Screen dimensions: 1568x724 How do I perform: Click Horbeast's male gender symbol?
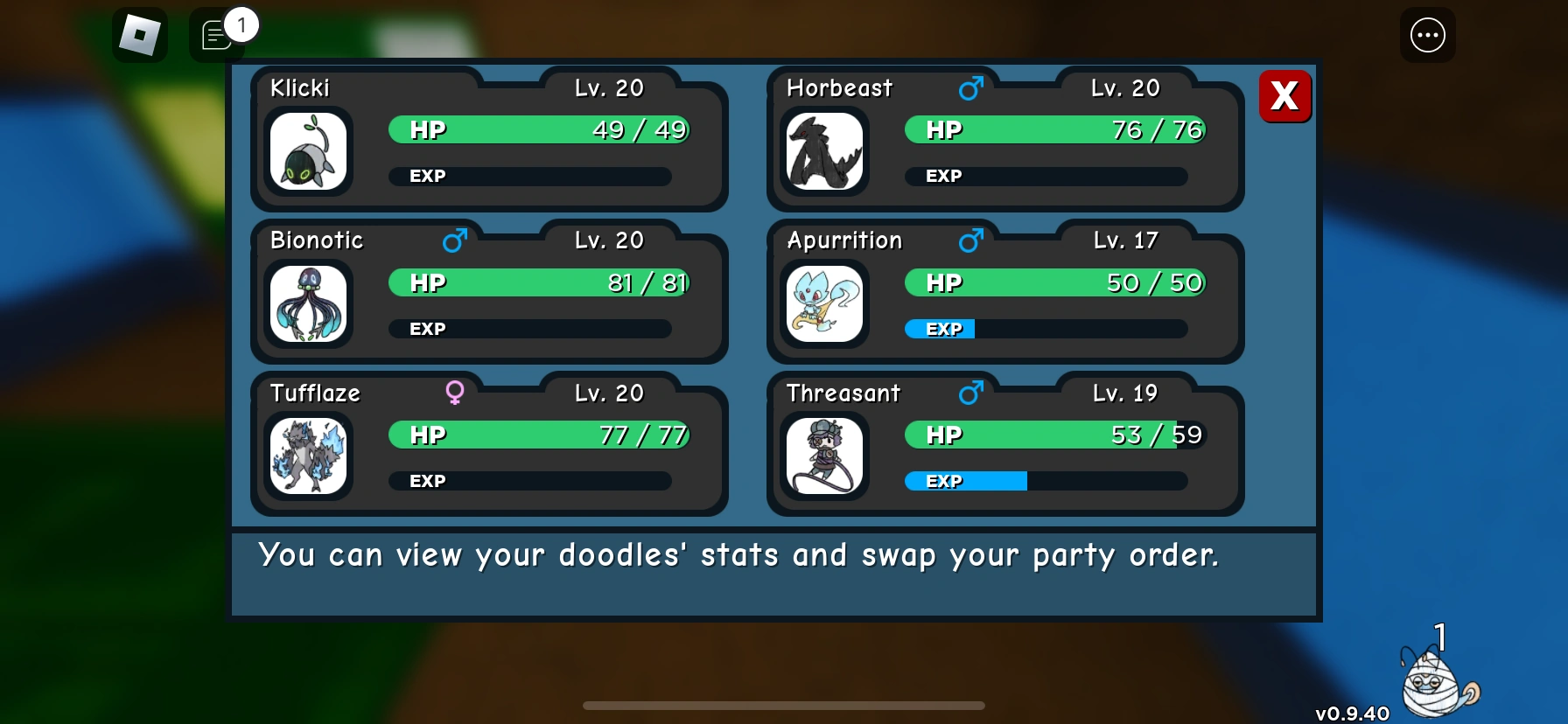971,87
